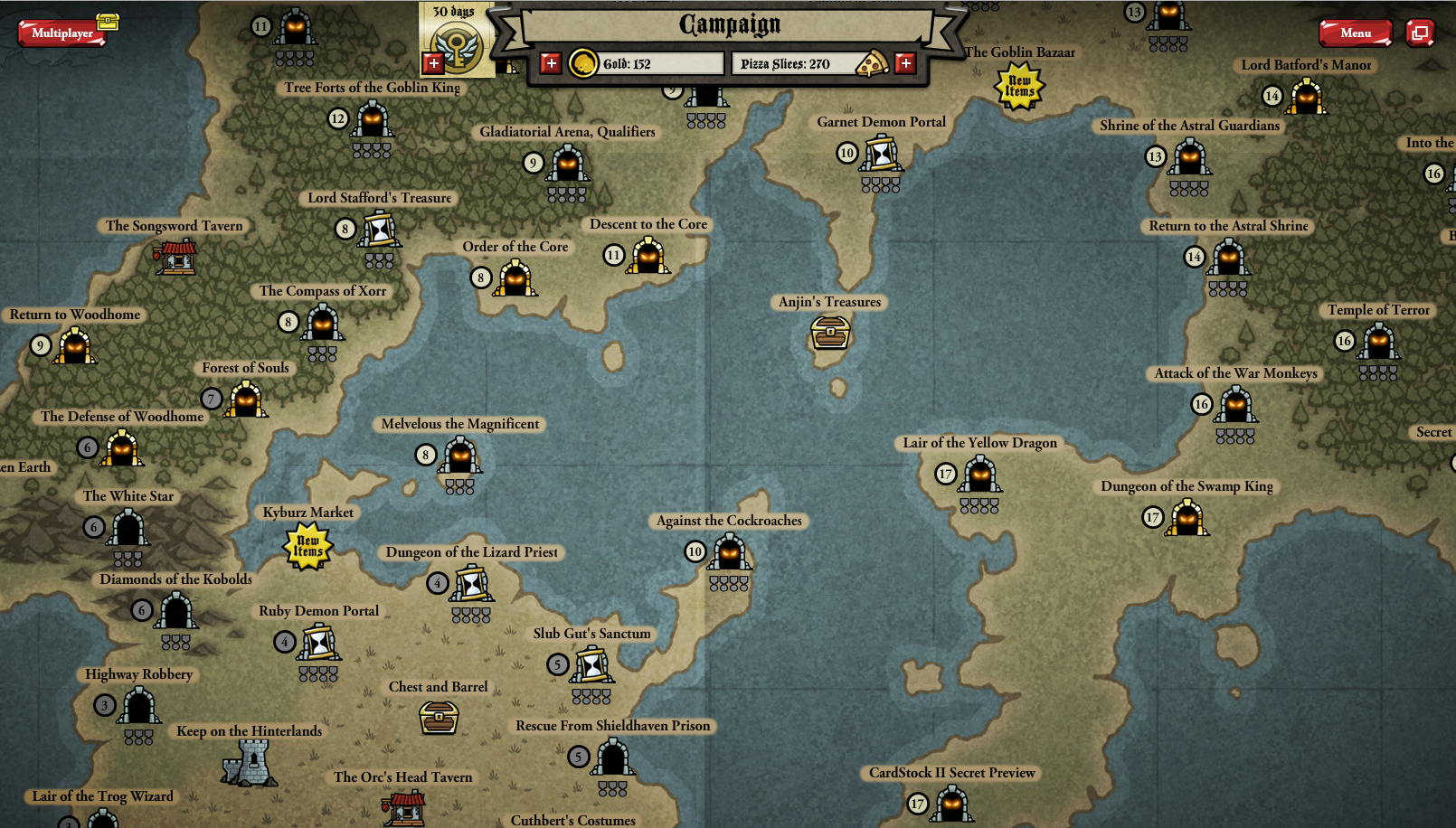Visit The Songsword Tavern

point(176,257)
